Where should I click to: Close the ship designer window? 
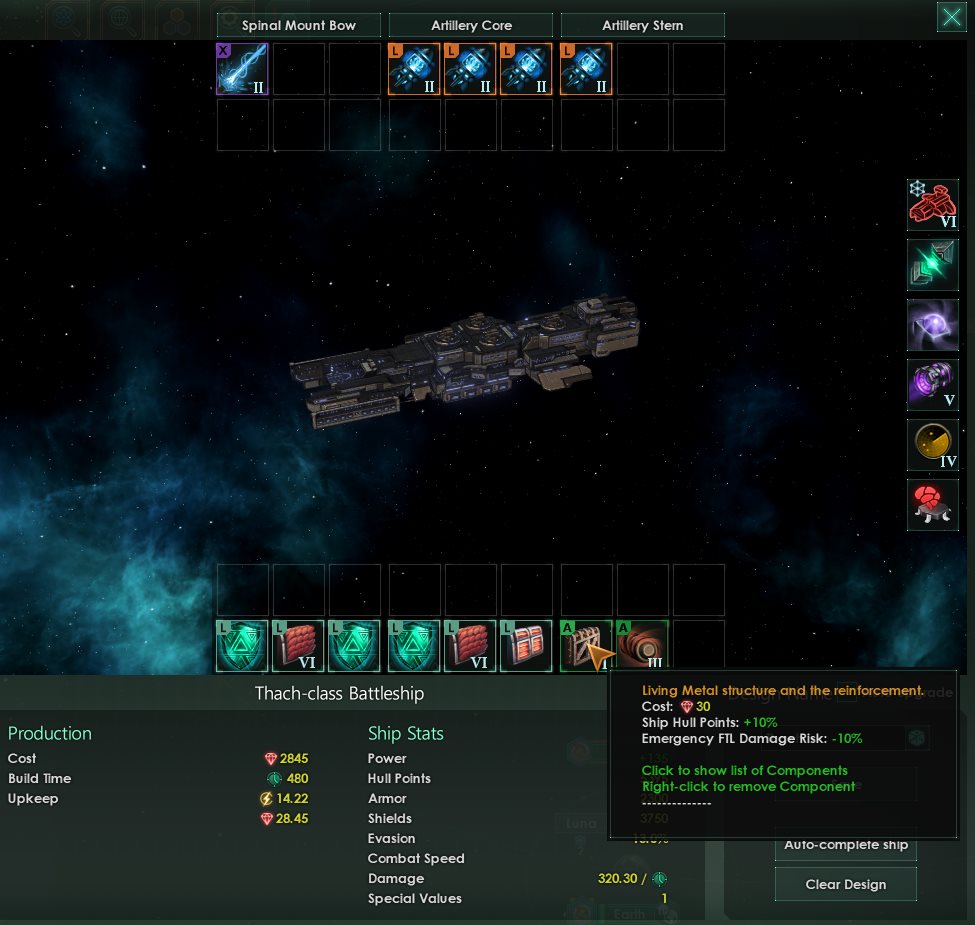[951, 17]
